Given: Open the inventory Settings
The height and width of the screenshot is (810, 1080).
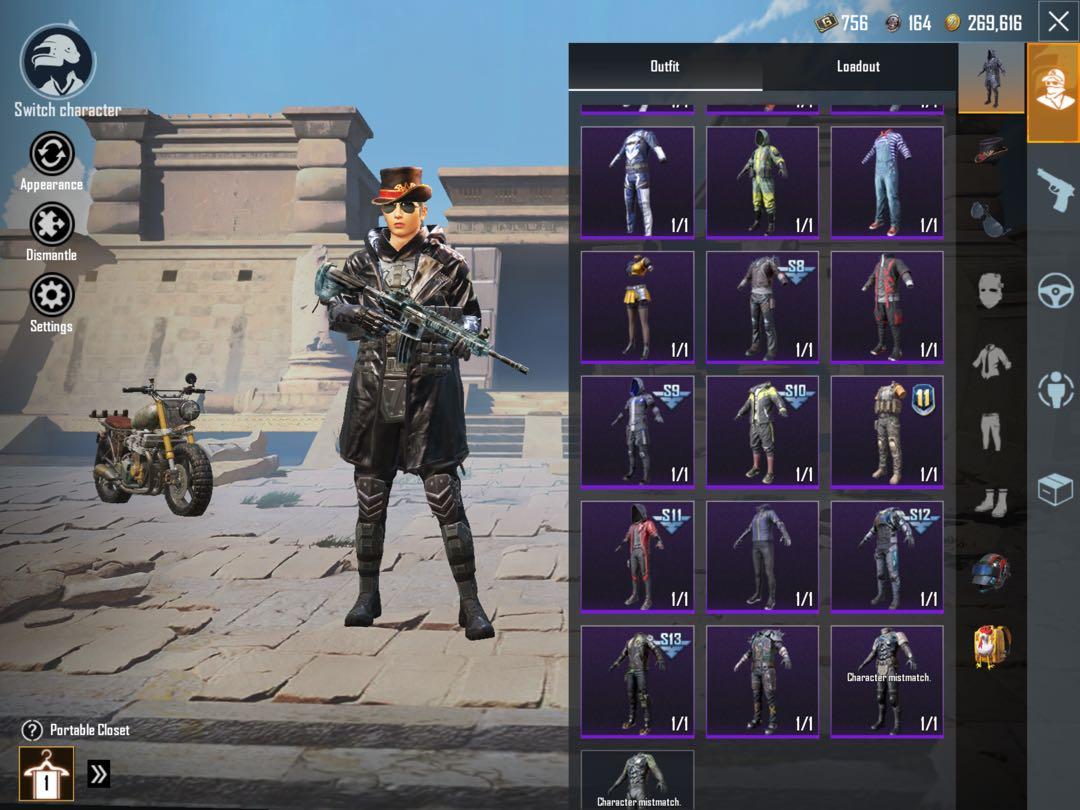Looking at the screenshot, I should [x=51, y=297].
